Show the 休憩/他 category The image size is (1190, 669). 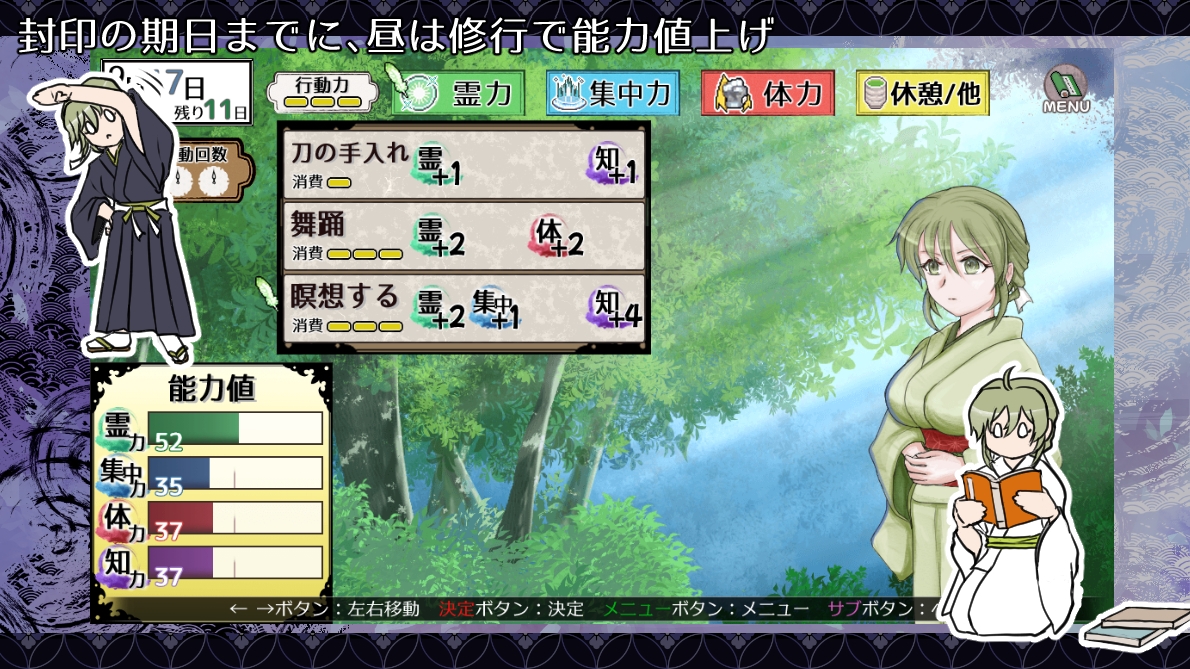pos(922,93)
